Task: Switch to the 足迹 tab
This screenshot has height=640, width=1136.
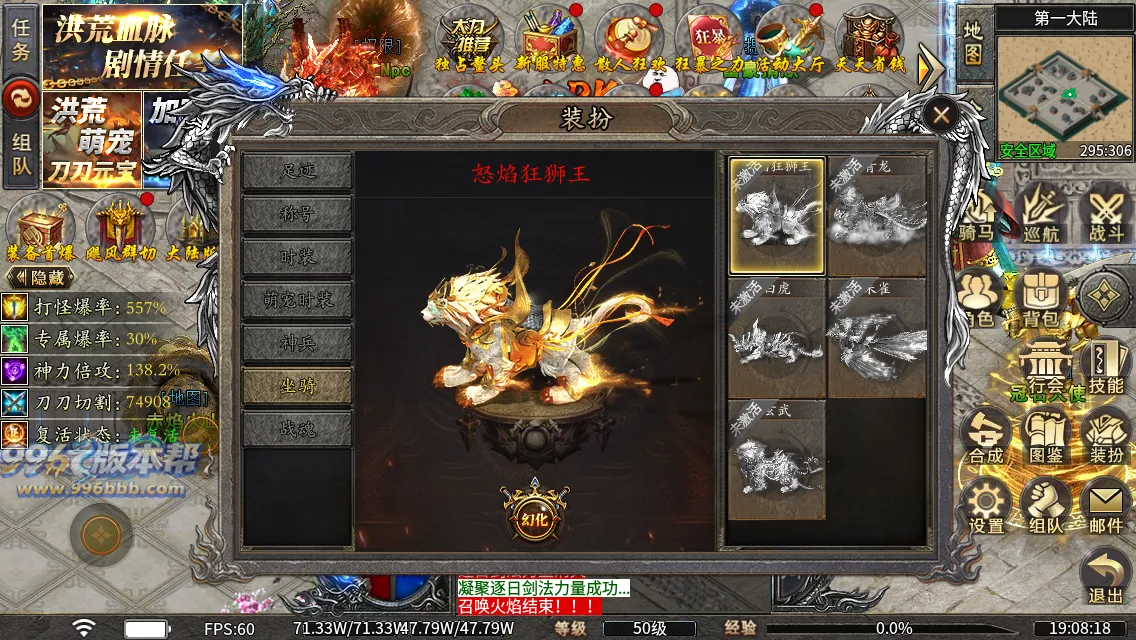Action: 297,171
